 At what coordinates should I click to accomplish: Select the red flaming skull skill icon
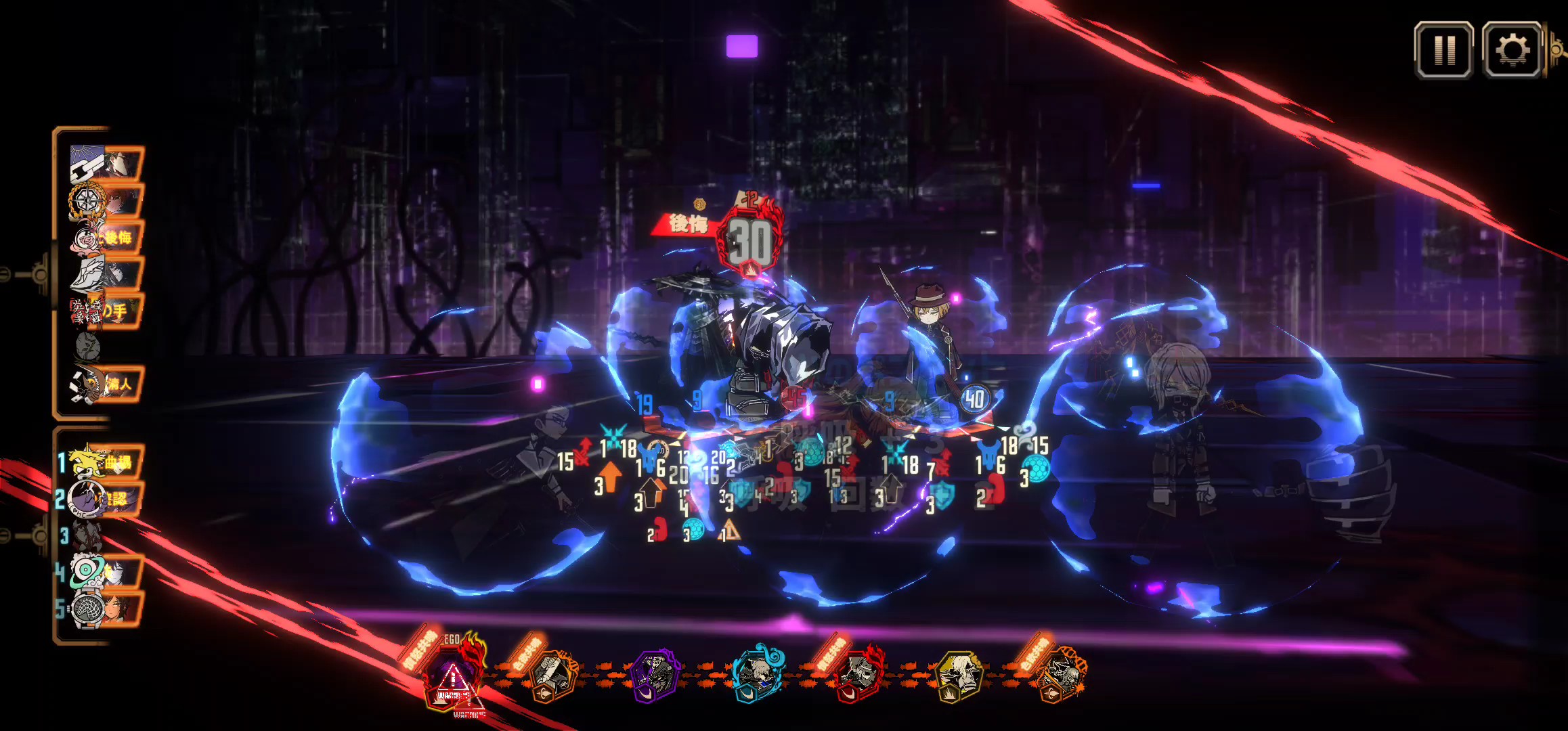(x=856, y=674)
